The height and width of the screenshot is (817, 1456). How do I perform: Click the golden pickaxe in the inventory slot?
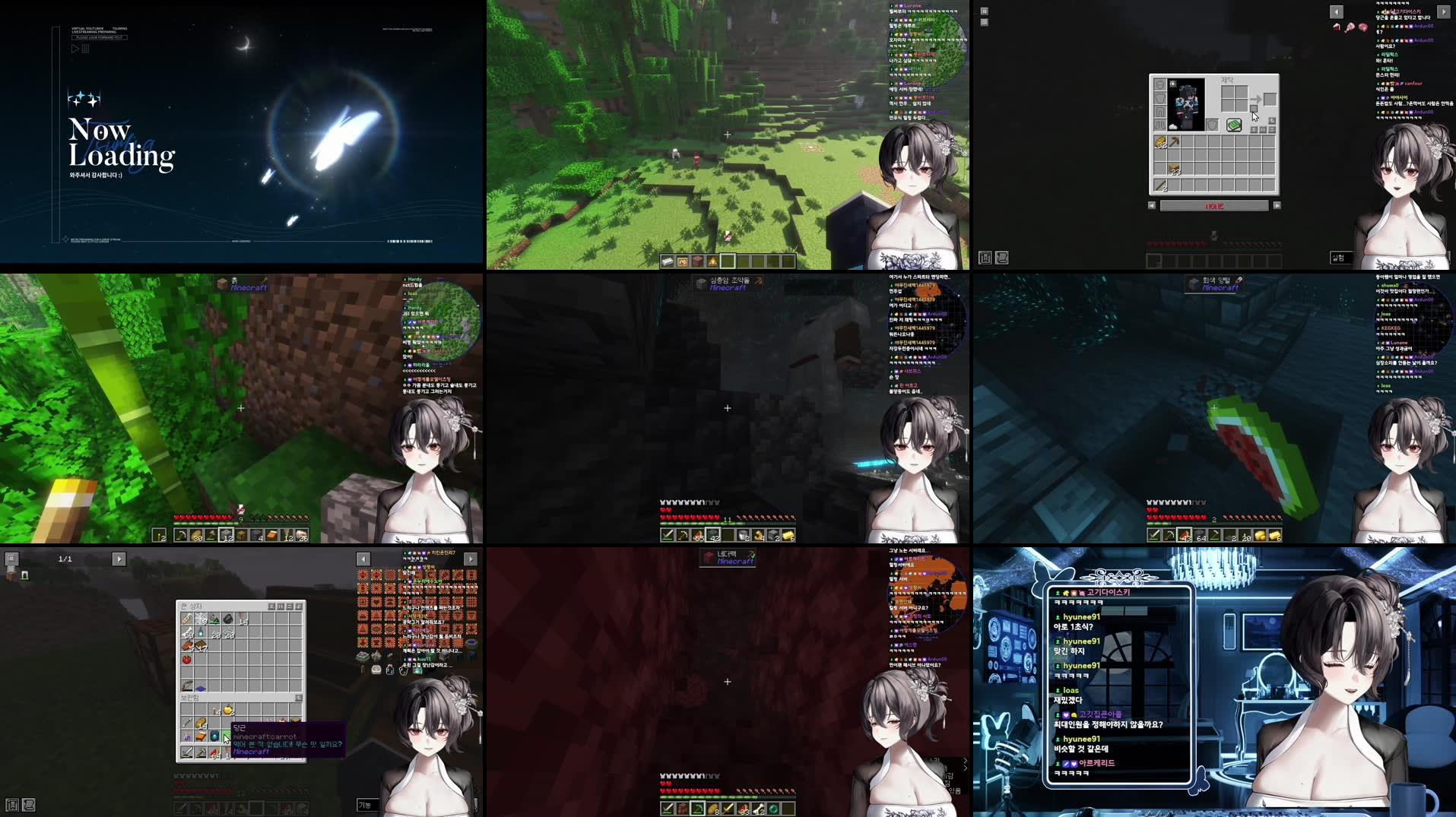point(1174,141)
